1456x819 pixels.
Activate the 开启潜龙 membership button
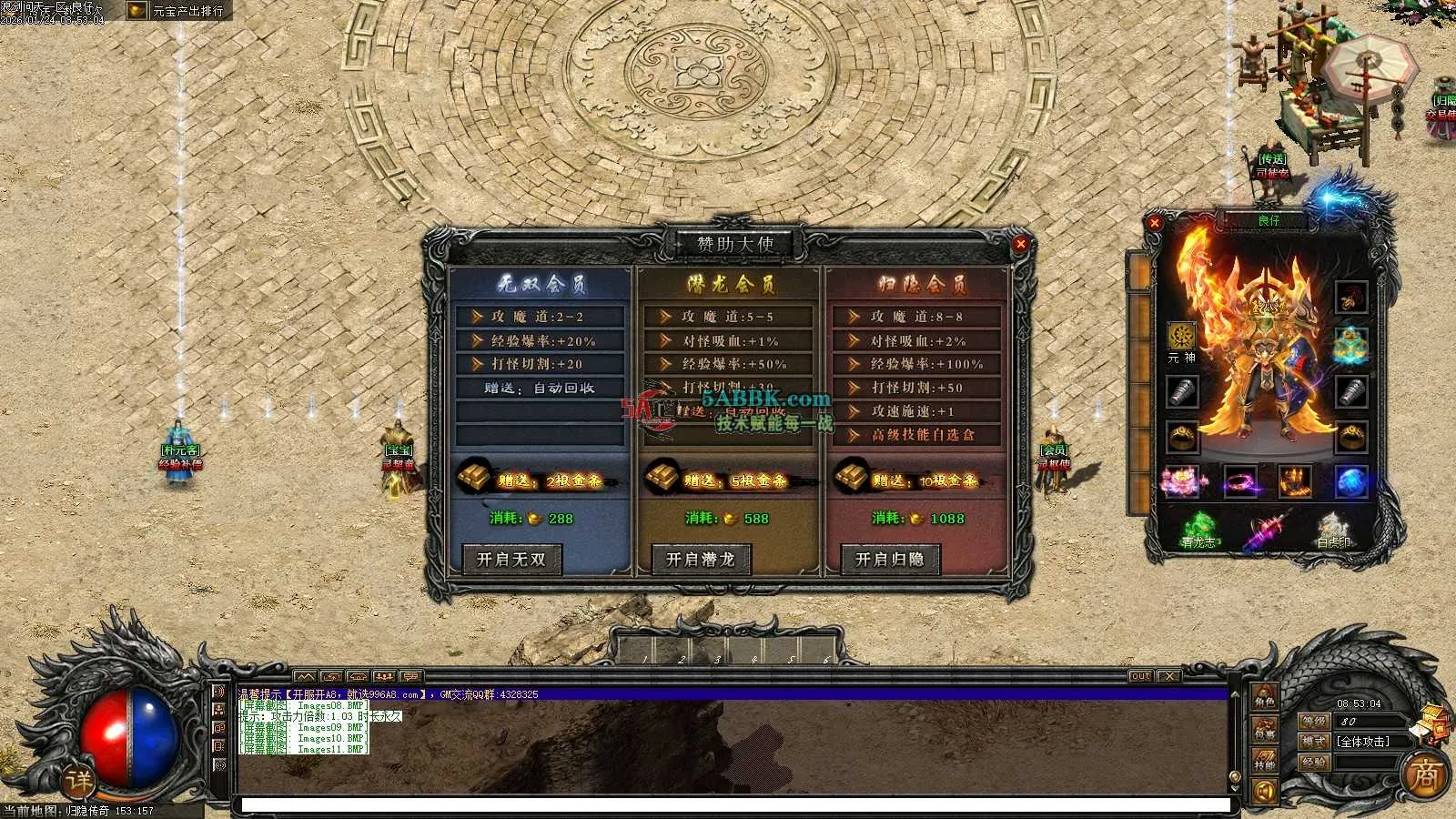(x=700, y=560)
